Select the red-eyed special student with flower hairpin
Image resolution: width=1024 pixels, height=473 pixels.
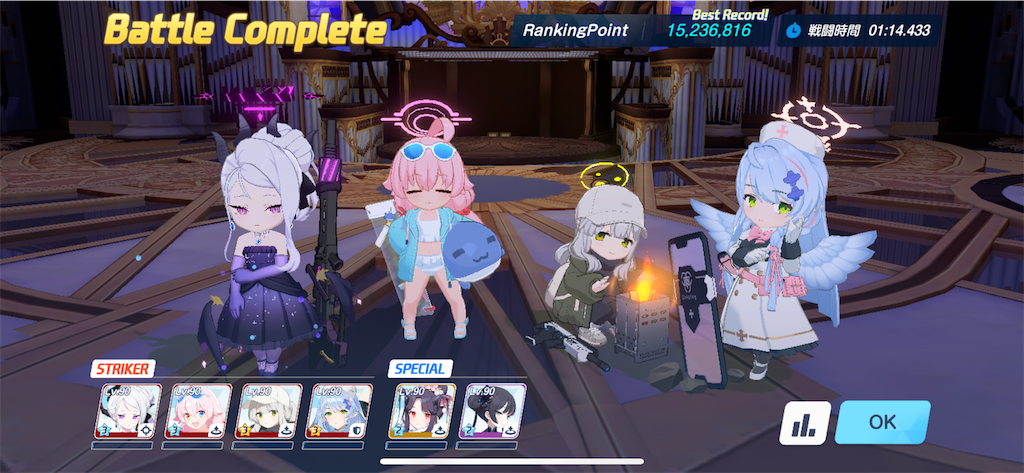click(x=422, y=411)
